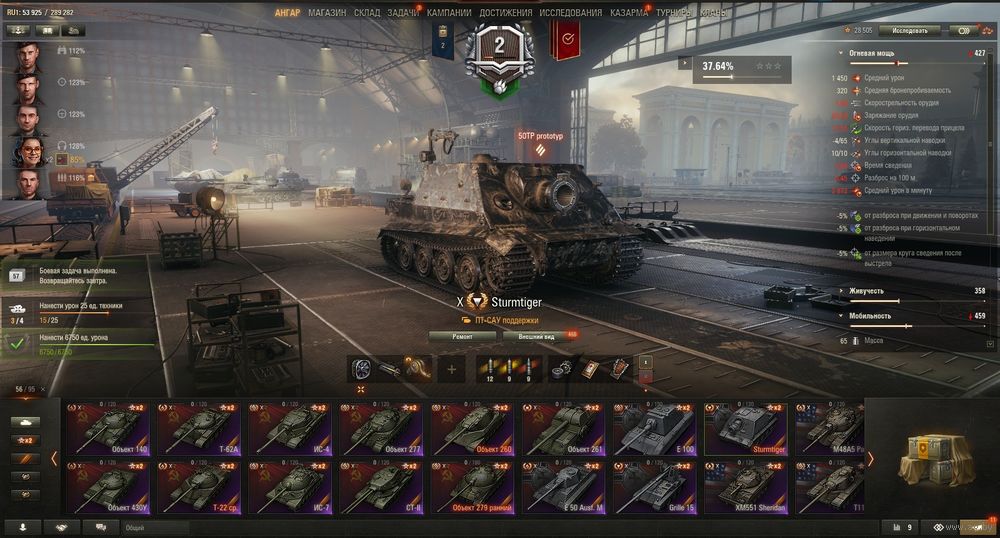Pick the Grille 15 tank tile
The image size is (1000, 538).
[654, 487]
